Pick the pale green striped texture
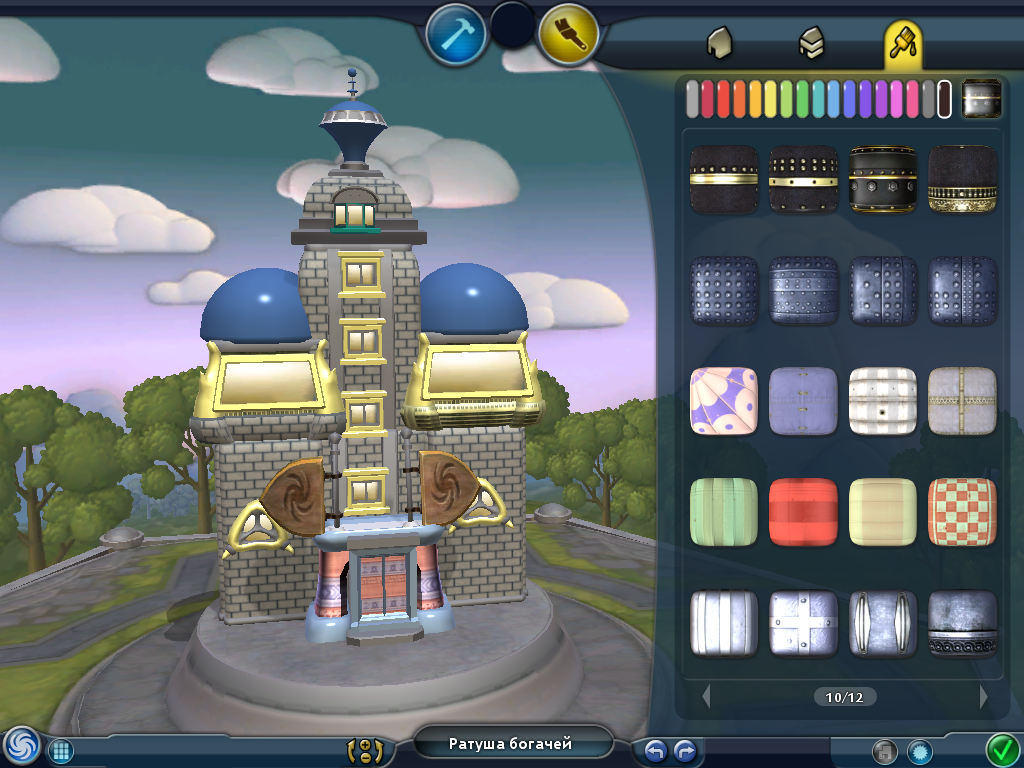The height and width of the screenshot is (768, 1024). click(723, 512)
